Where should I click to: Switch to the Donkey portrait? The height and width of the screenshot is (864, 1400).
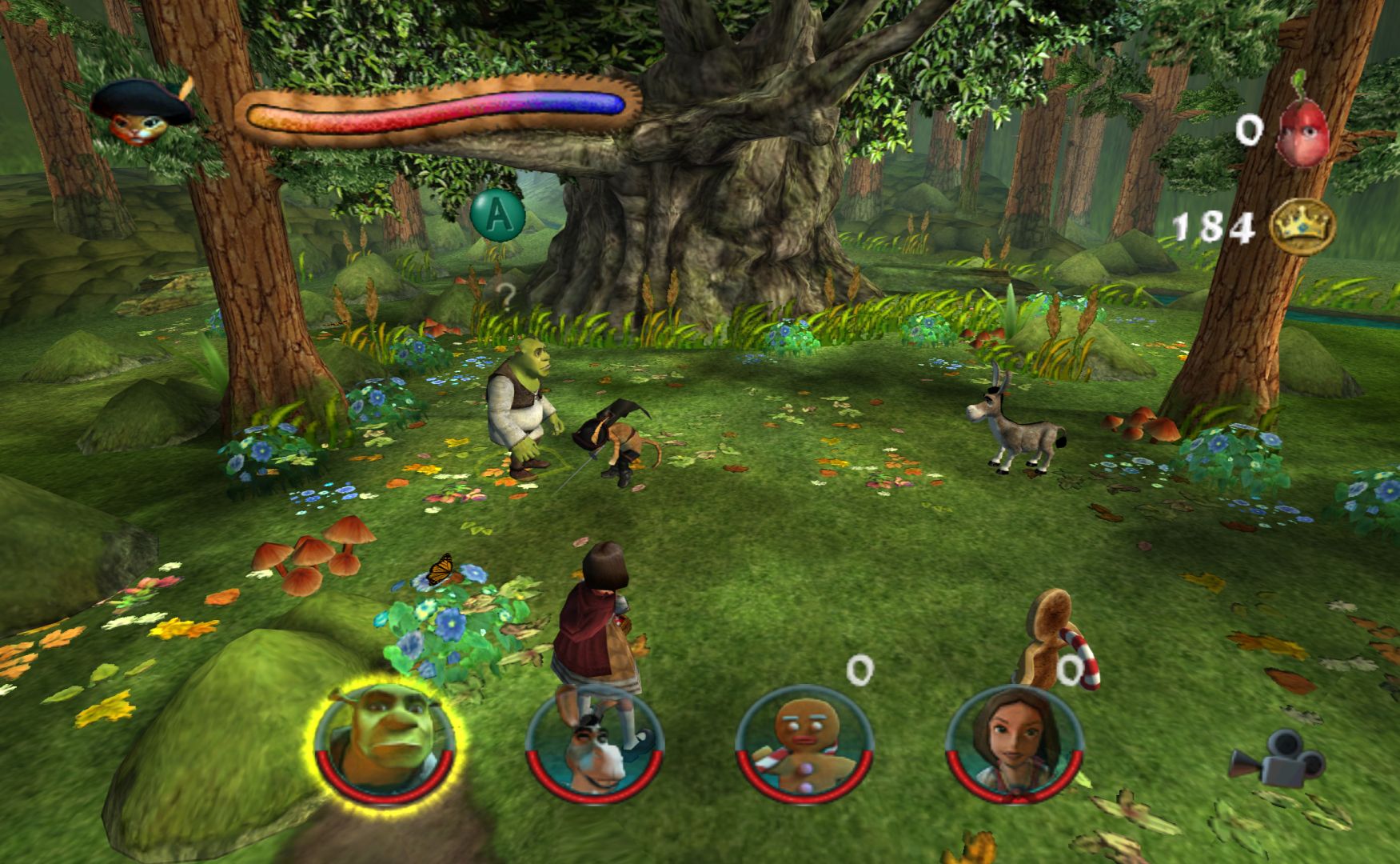(594, 744)
